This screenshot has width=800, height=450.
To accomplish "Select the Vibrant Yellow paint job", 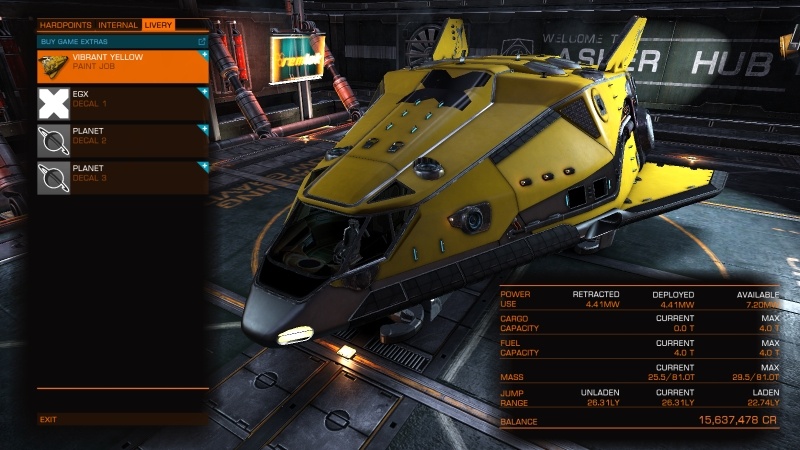I will click(x=122, y=66).
